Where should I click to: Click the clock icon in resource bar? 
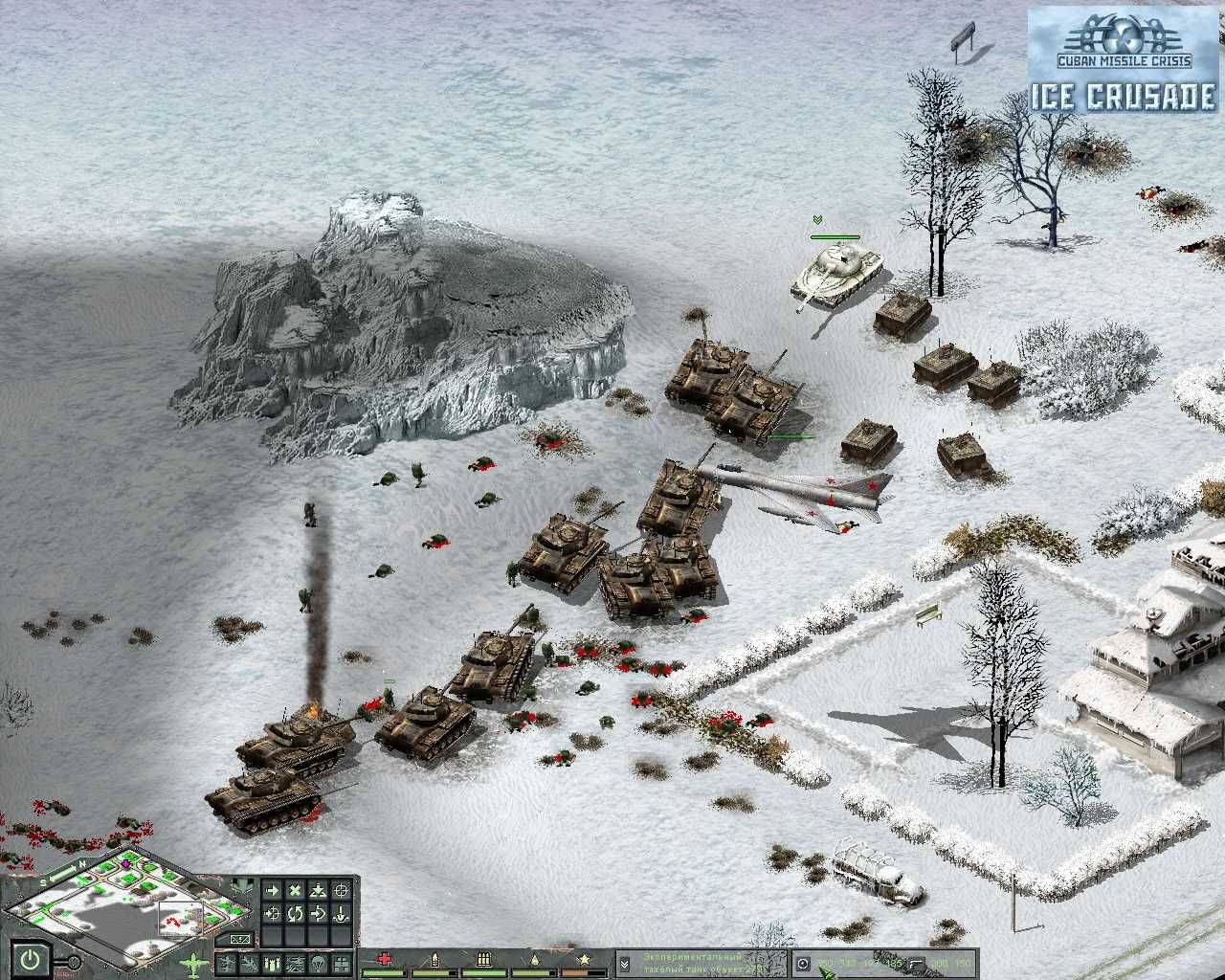pos(804,964)
